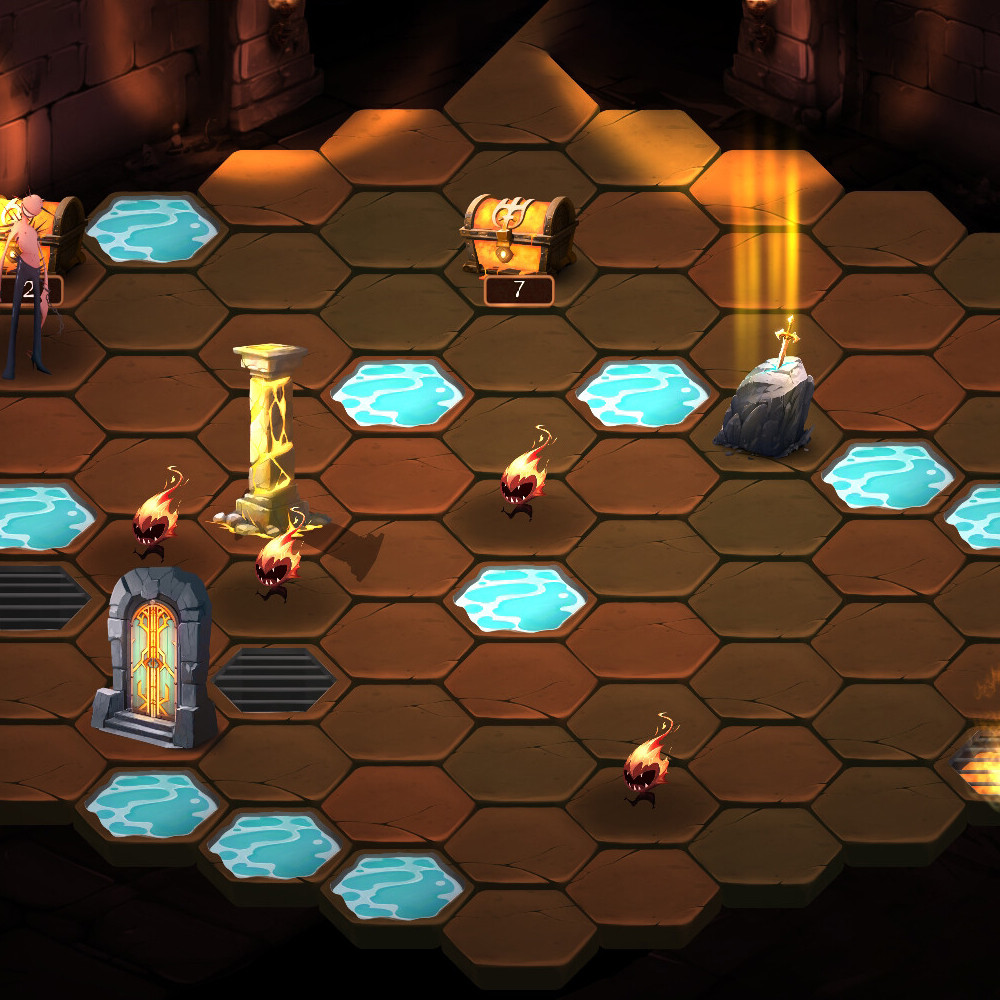Select the treasure chest tile labeled 7
Screen dimensions: 1000x1000
pos(518,240)
